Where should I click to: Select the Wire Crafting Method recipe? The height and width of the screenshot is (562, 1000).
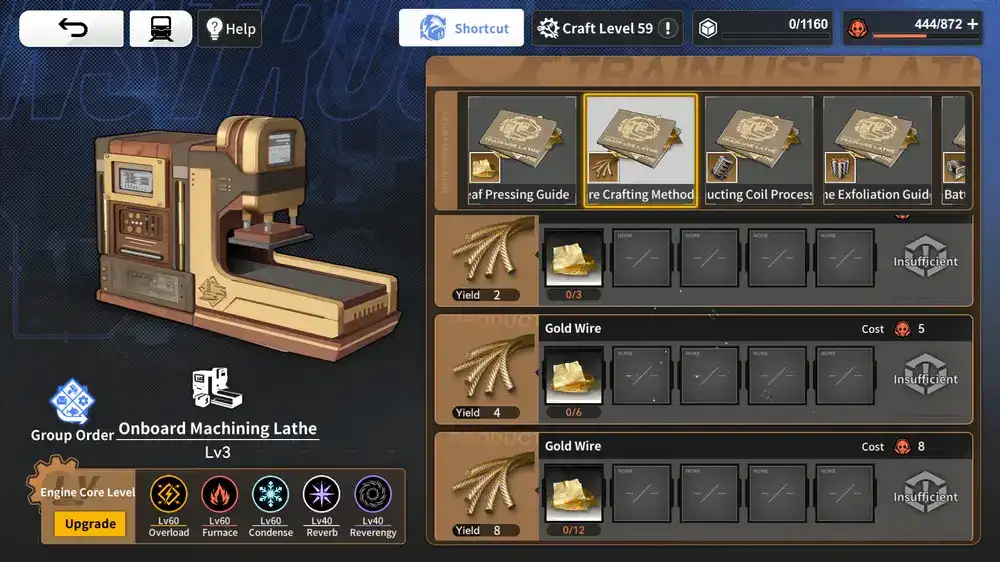point(640,150)
